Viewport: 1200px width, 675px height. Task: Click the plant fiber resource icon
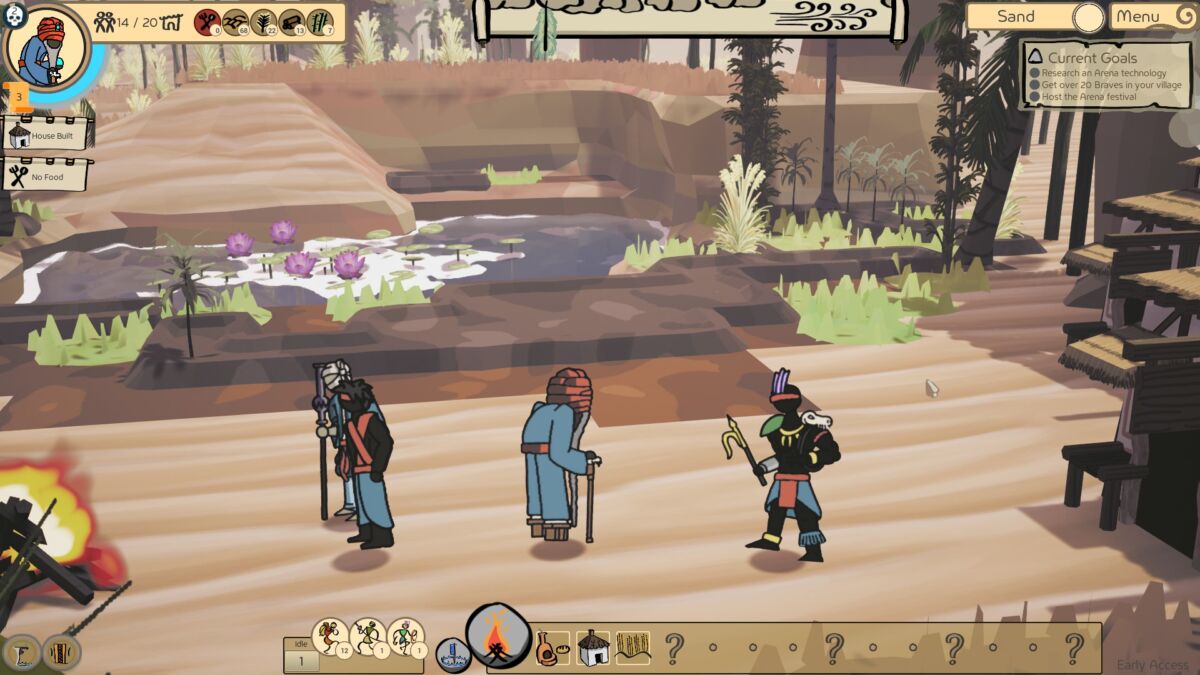point(264,22)
